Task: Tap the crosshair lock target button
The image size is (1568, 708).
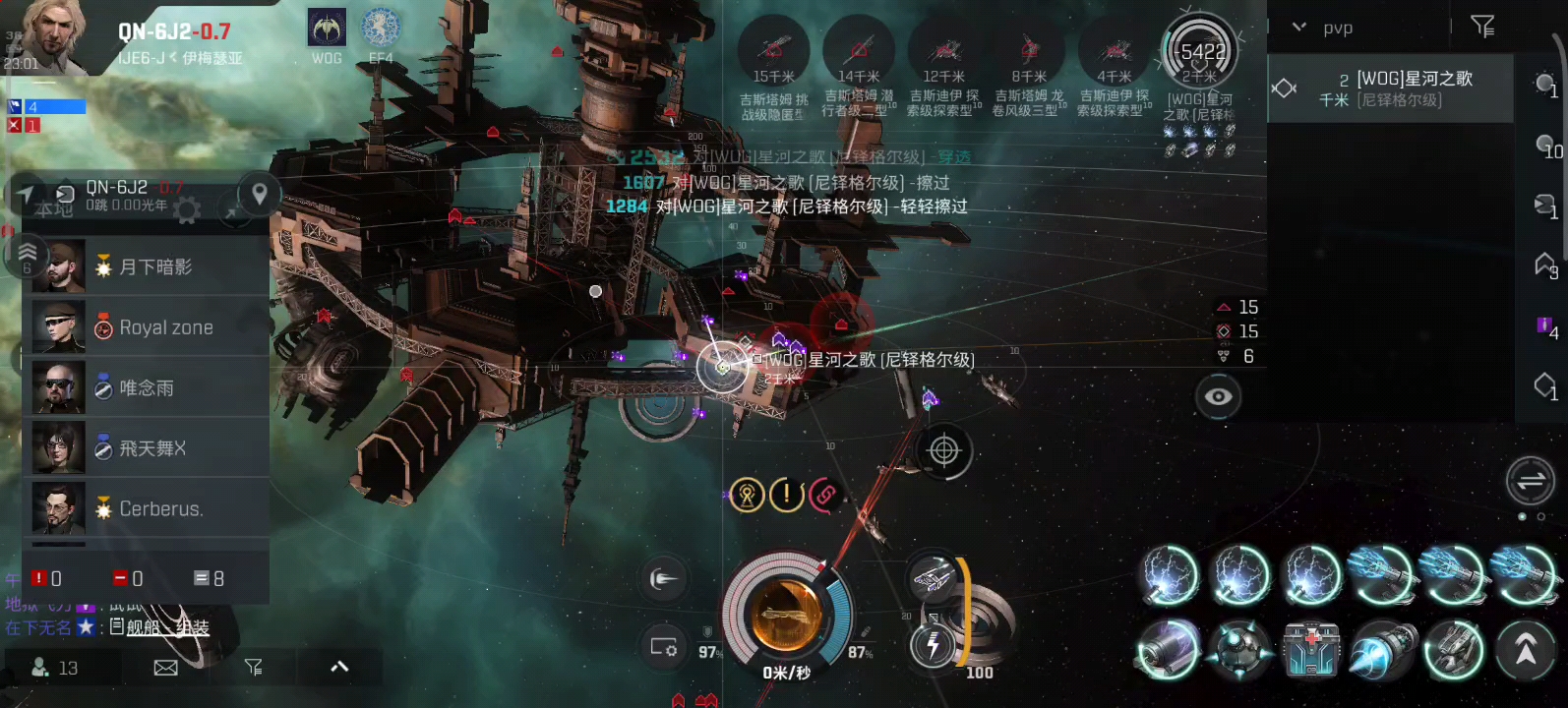Action: (x=943, y=451)
